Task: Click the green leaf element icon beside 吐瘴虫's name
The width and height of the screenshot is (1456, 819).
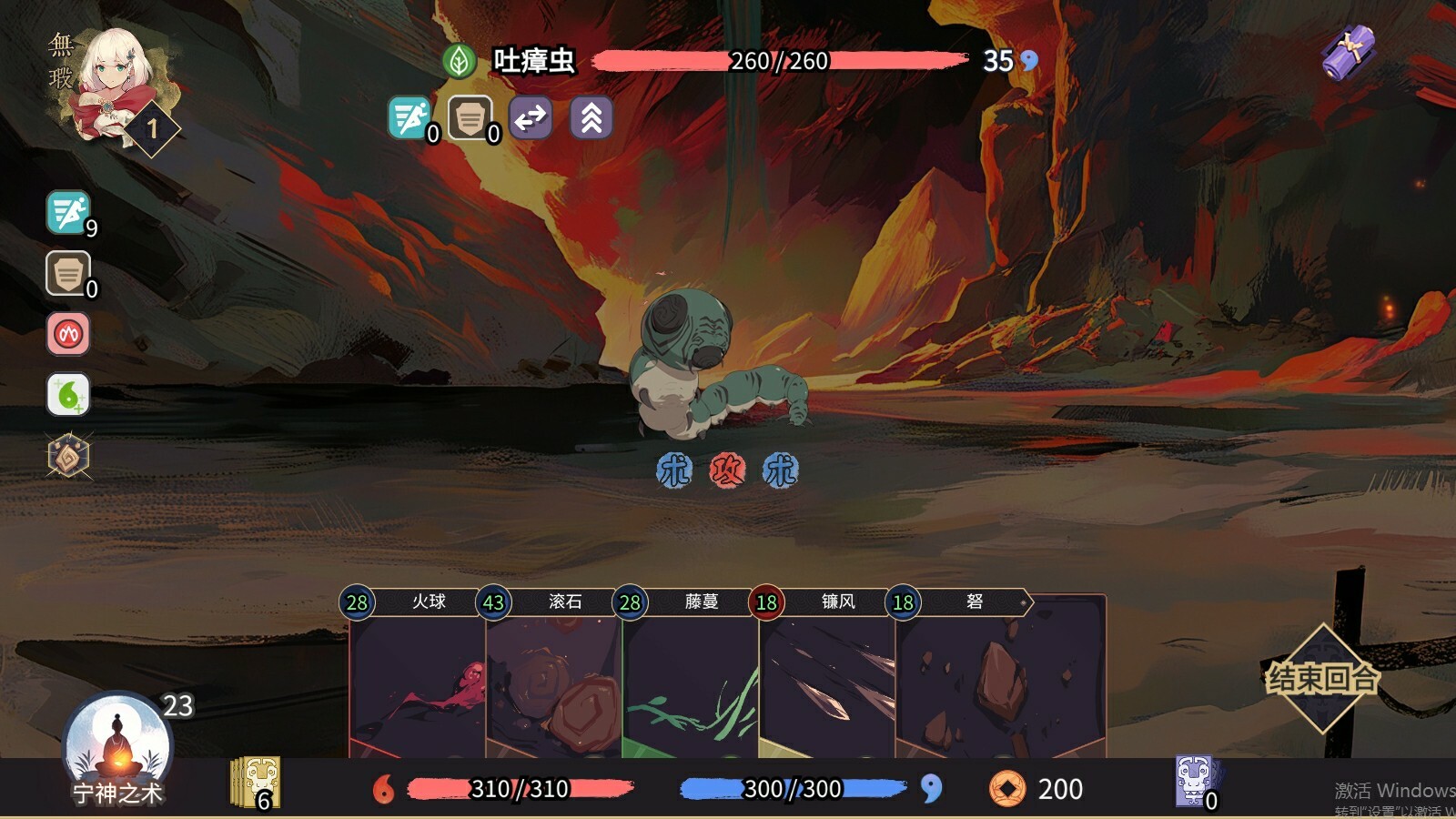Action: [458, 60]
